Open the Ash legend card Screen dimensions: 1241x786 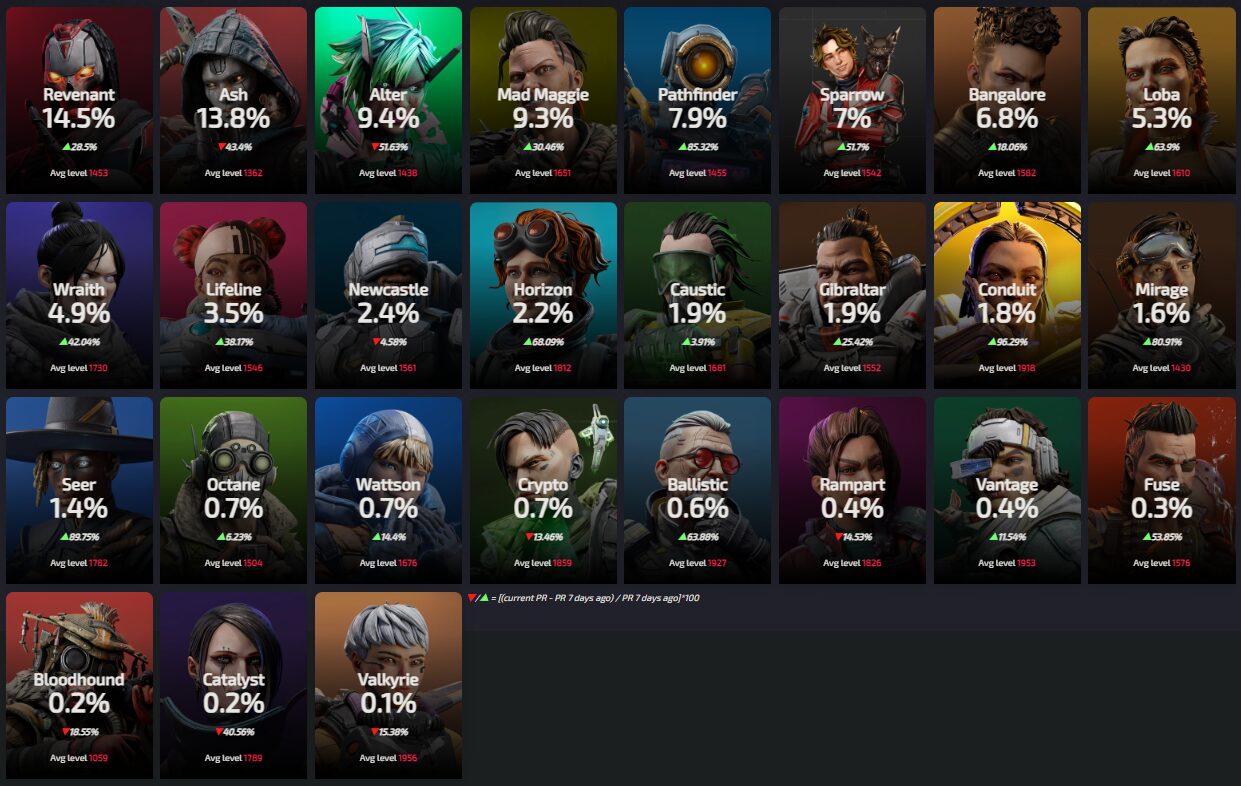coord(233,100)
